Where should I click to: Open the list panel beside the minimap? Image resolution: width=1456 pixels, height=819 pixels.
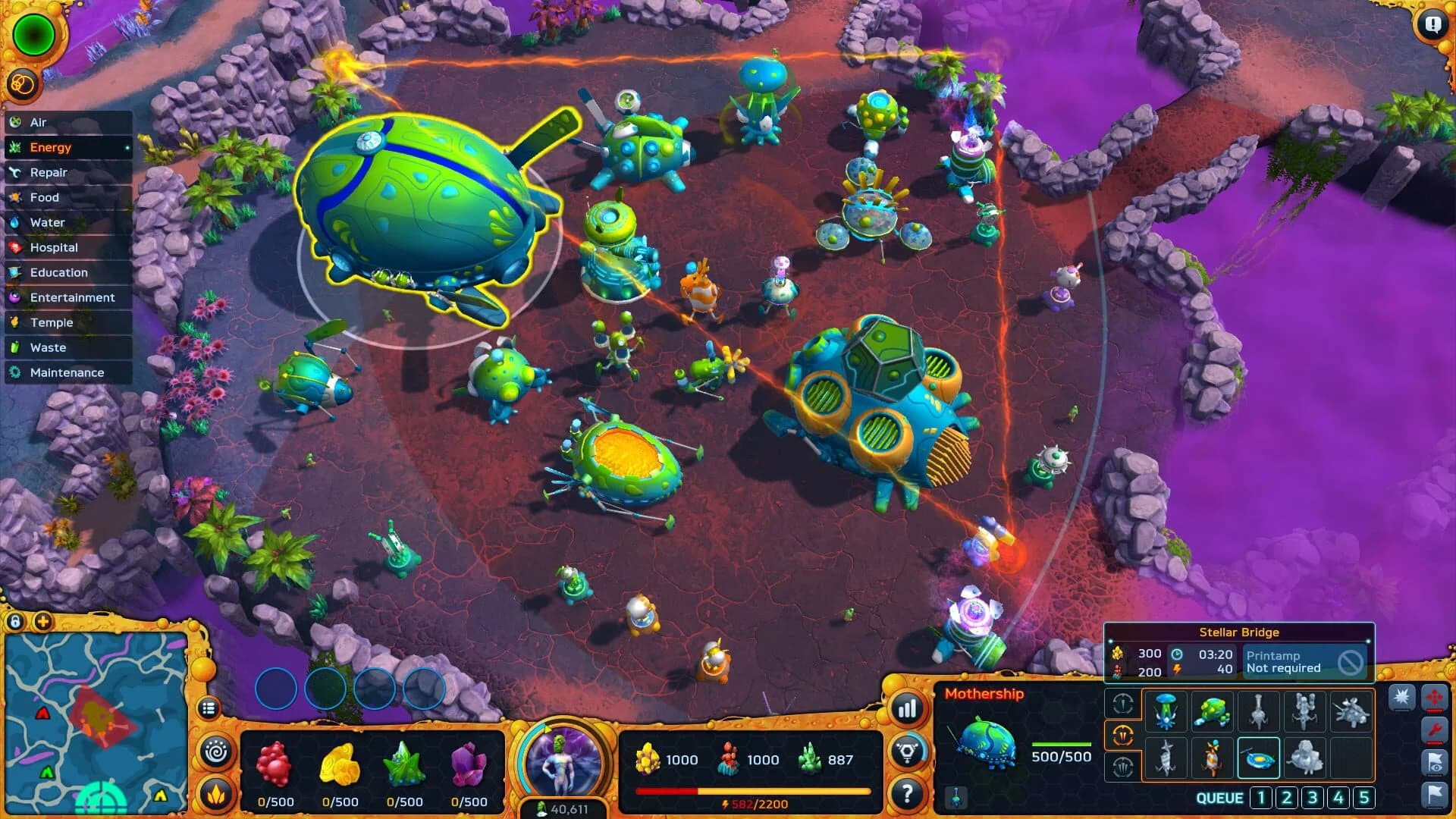point(209,708)
